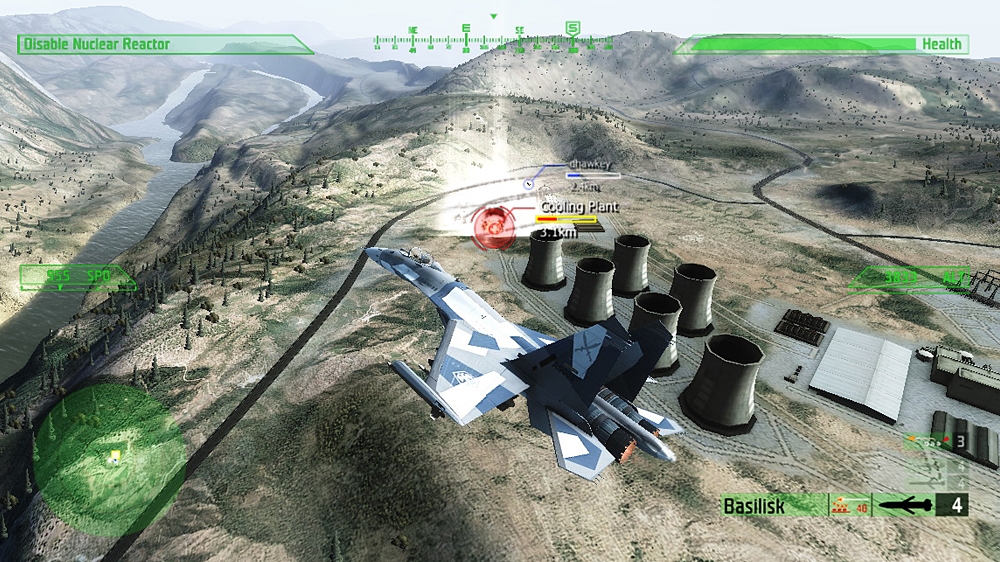Viewport: 1000px width, 562px height.
Task: Target the red Cooling Plant marker
Action: coord(492,224)
